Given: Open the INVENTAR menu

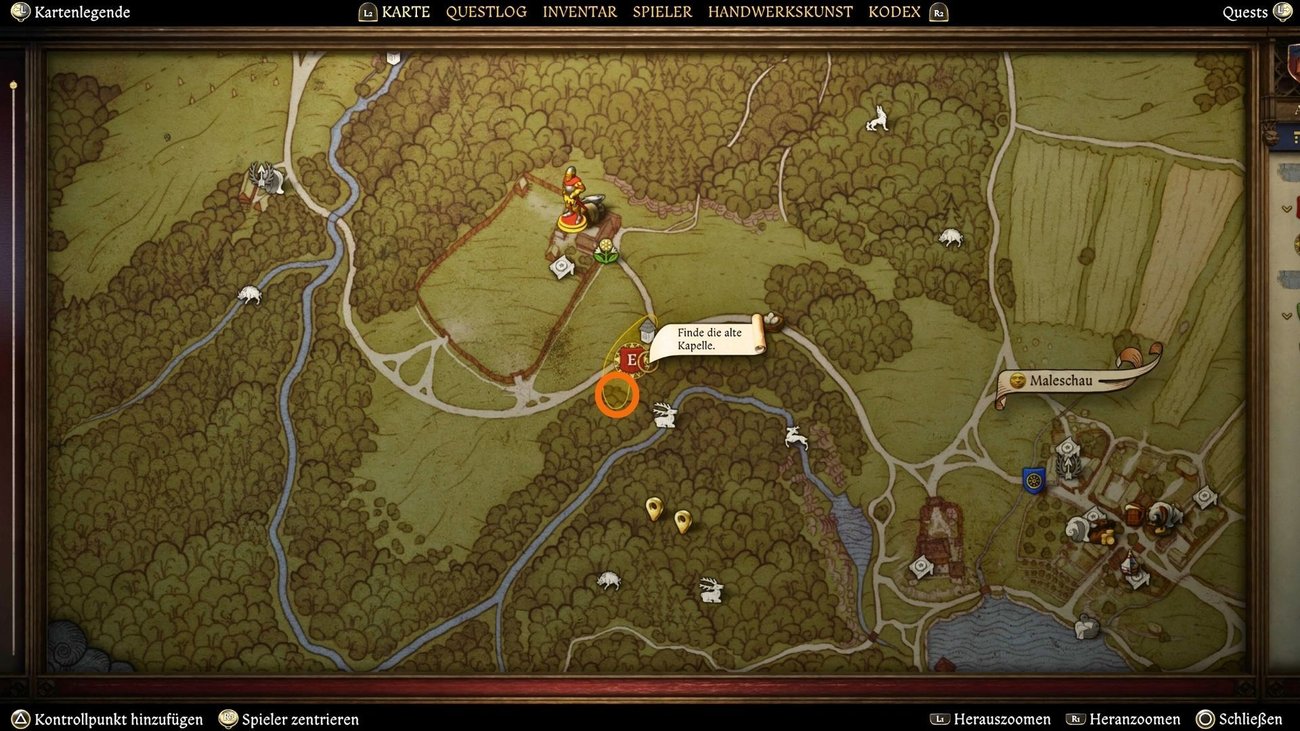Looking at the screenshot, I should [x=578, y=11].
